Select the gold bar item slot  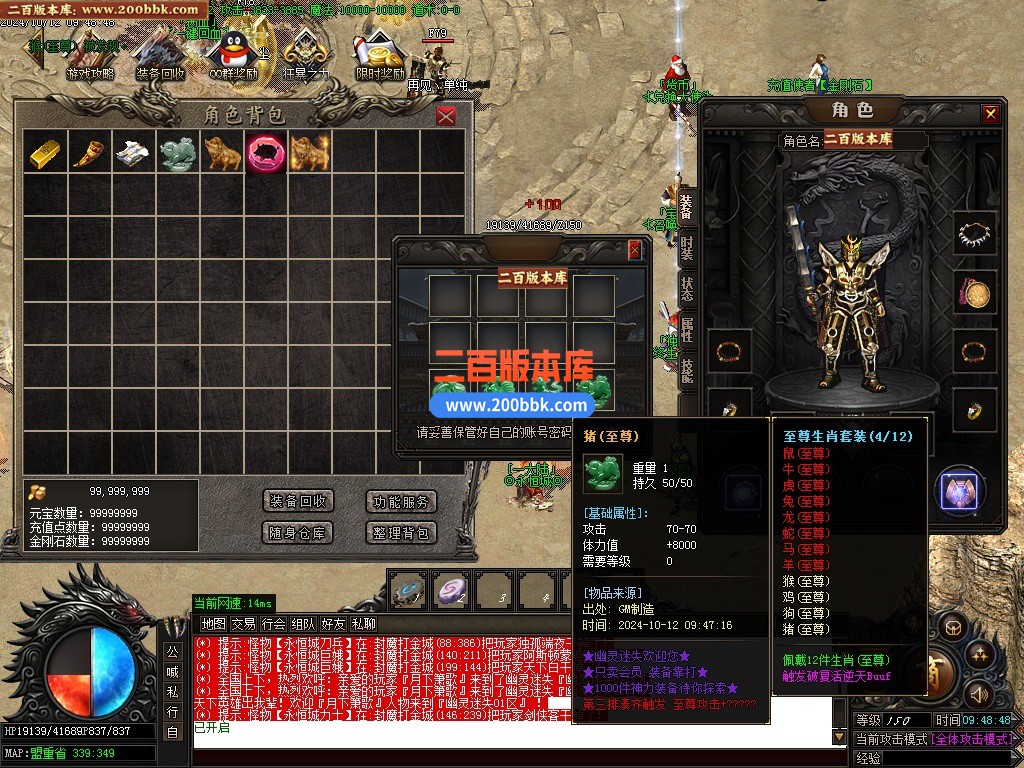click(45, 152)
